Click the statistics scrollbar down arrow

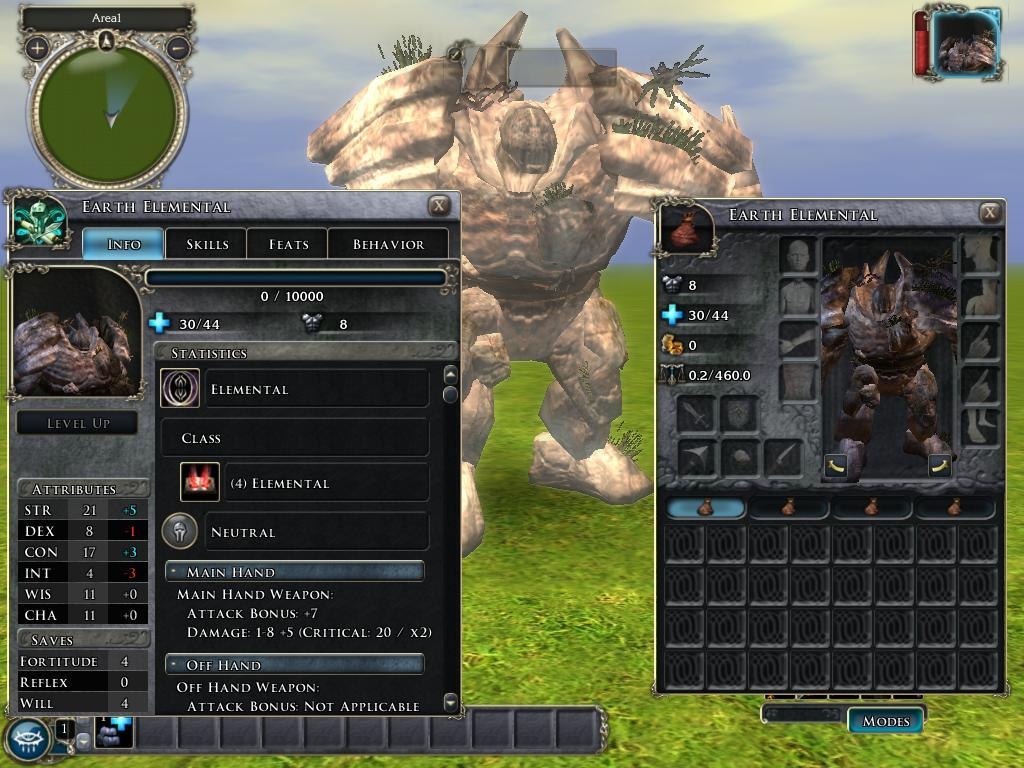click(x=450, y=702)
